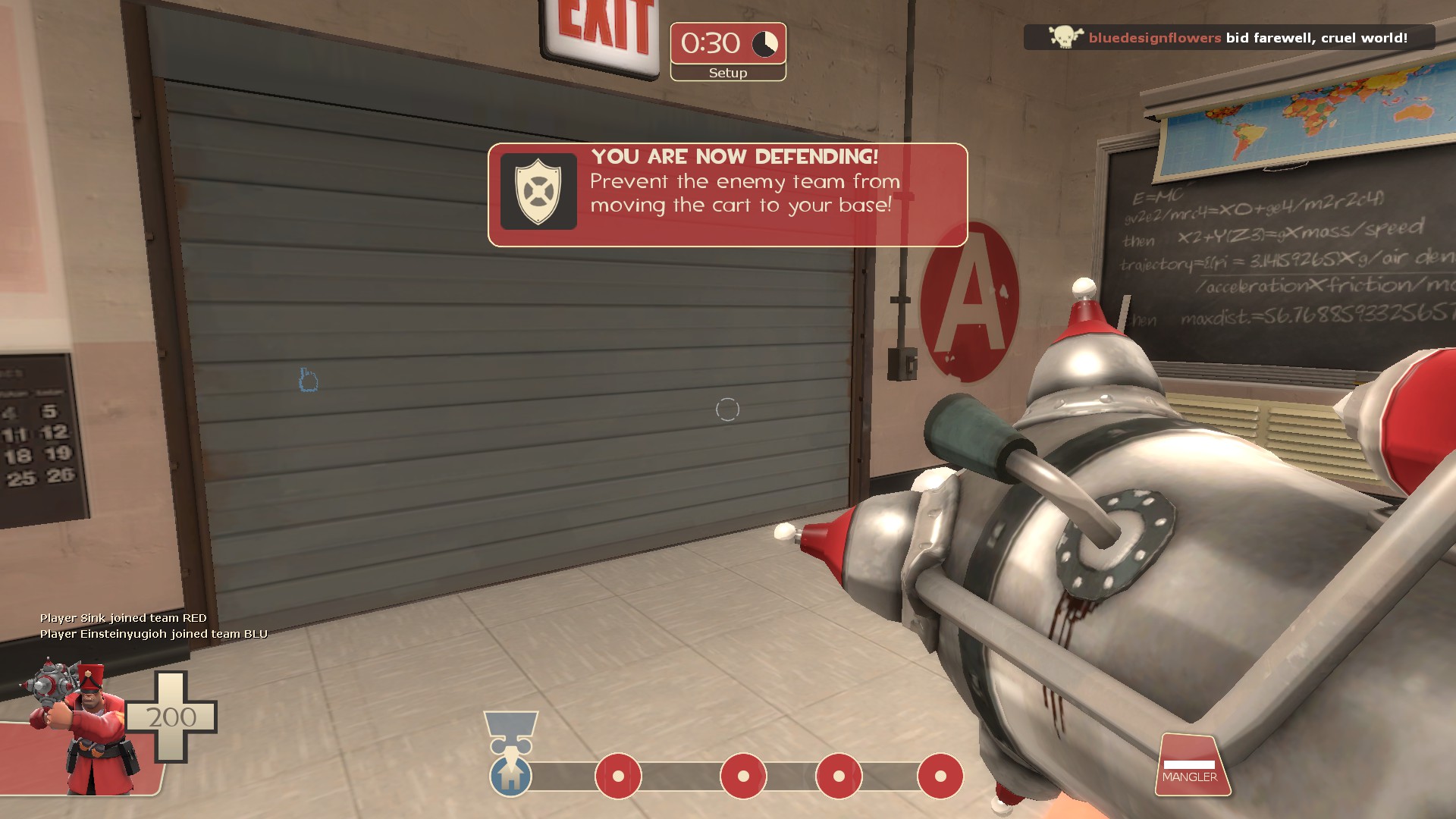Click the shield icon in the defending notice
The height and width of the screenshot is (819, 1456).
click(x=538, y=191)
